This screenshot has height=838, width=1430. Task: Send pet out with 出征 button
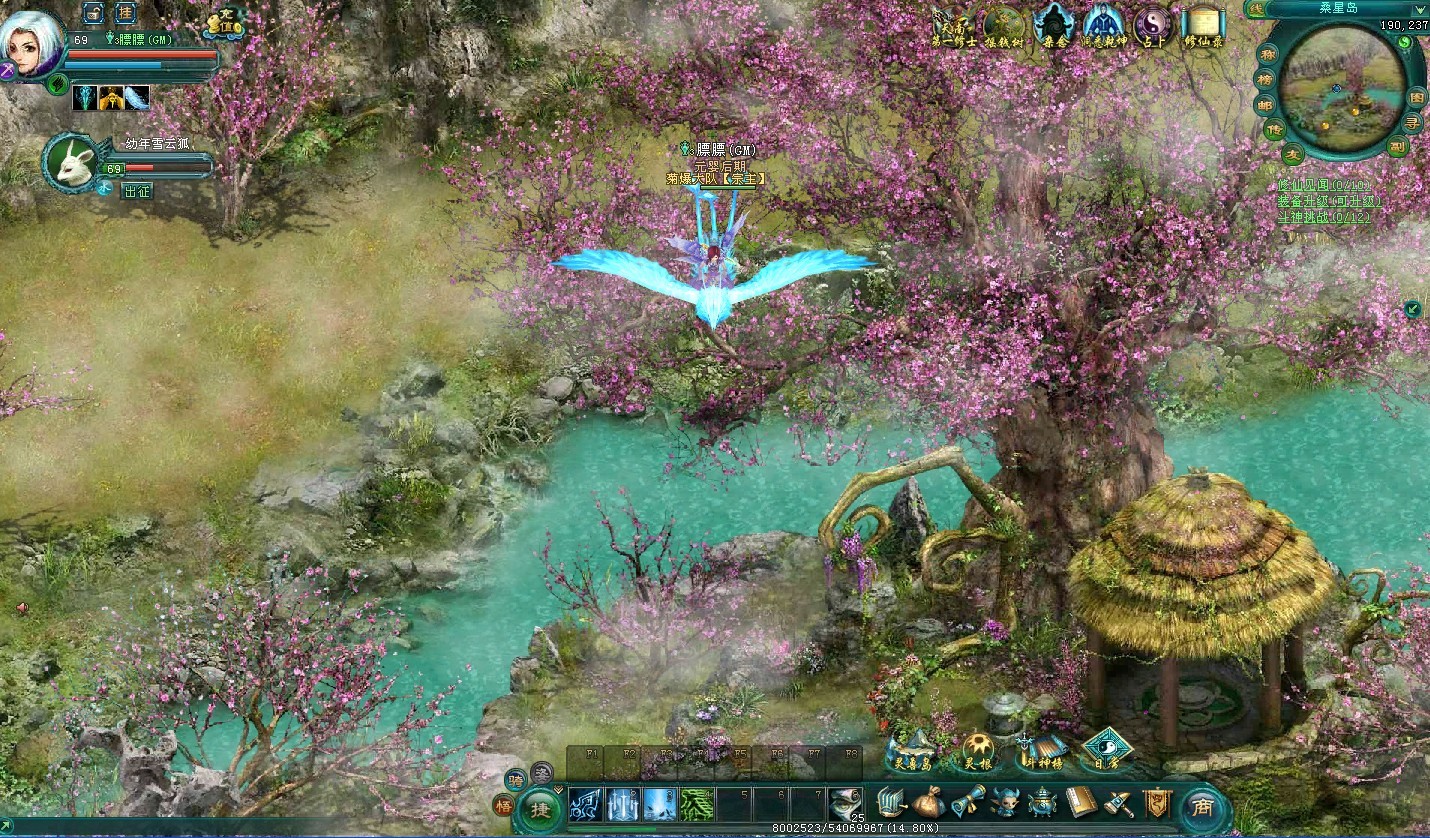(x=137, y=191)
